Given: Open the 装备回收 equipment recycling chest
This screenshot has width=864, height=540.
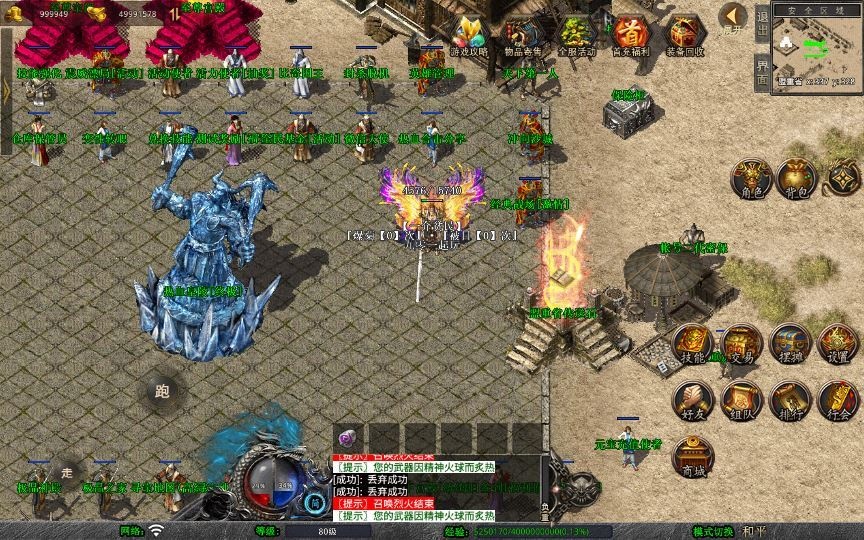Looking at the screenshot, I should click(x=684, y=35).
